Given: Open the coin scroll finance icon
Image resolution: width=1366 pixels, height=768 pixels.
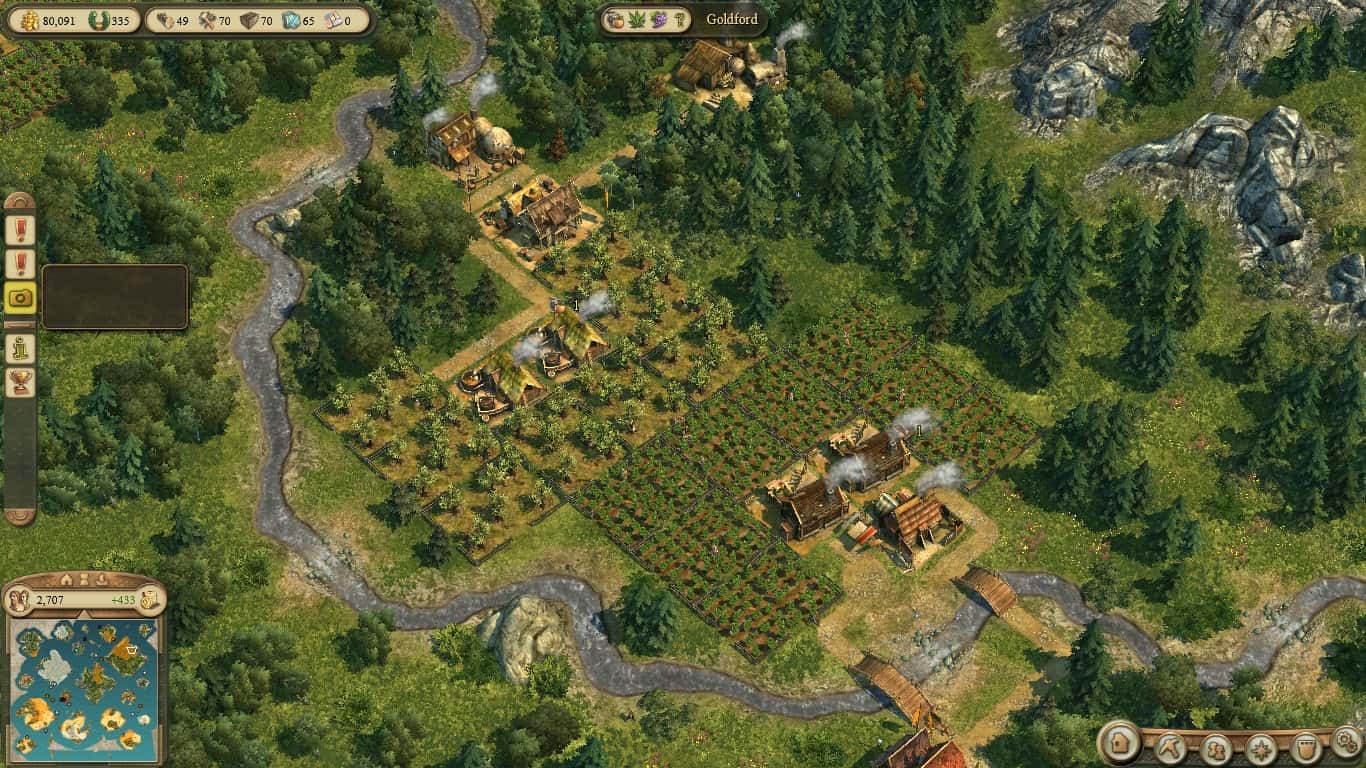Looking at the screenshot, I should (149, 600).
